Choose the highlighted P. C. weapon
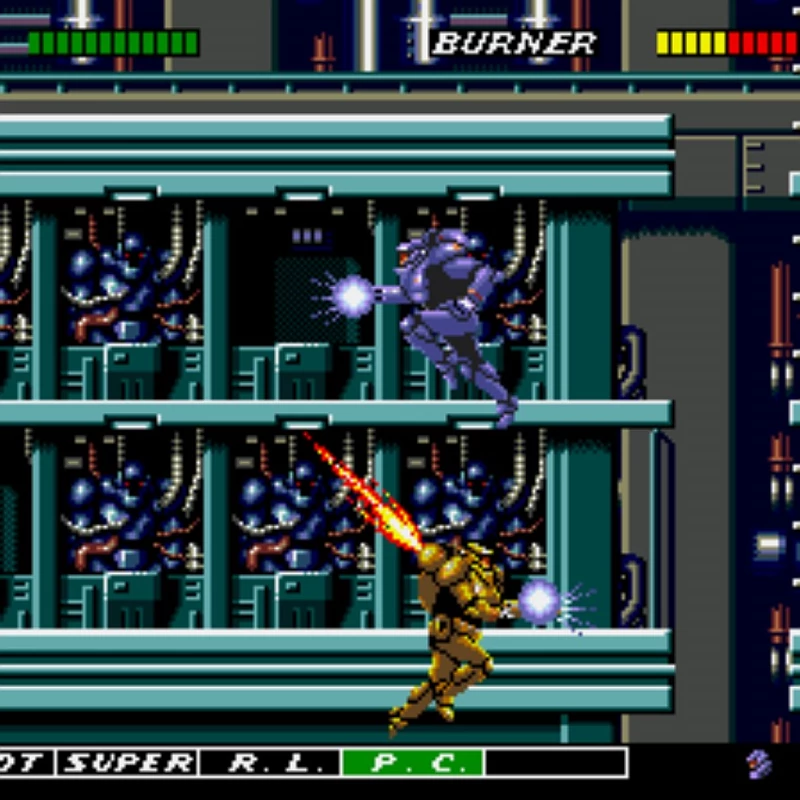Viewport: 800px width, 800px height. pos(413,763)
